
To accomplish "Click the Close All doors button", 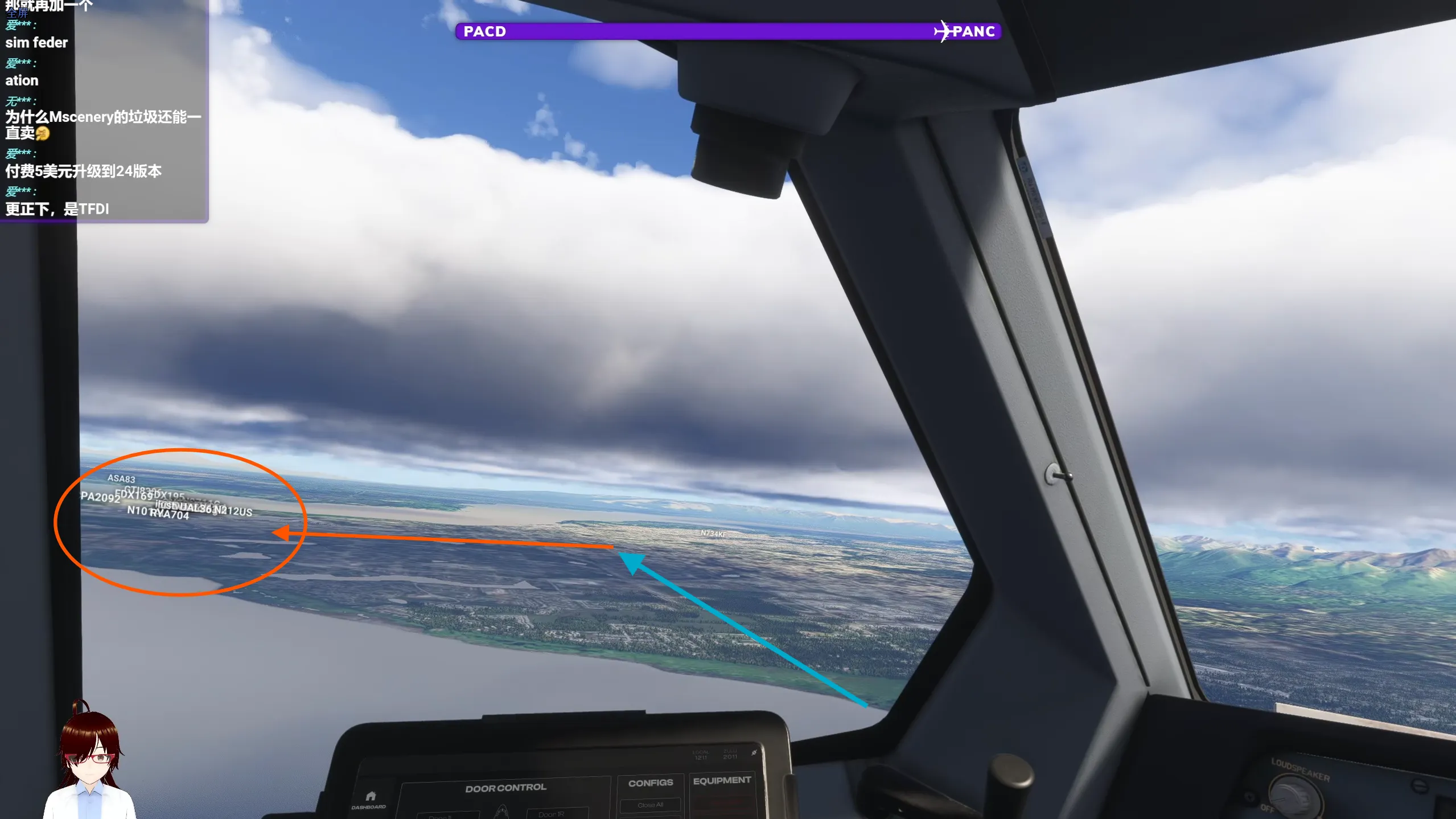I will [650, 805].
